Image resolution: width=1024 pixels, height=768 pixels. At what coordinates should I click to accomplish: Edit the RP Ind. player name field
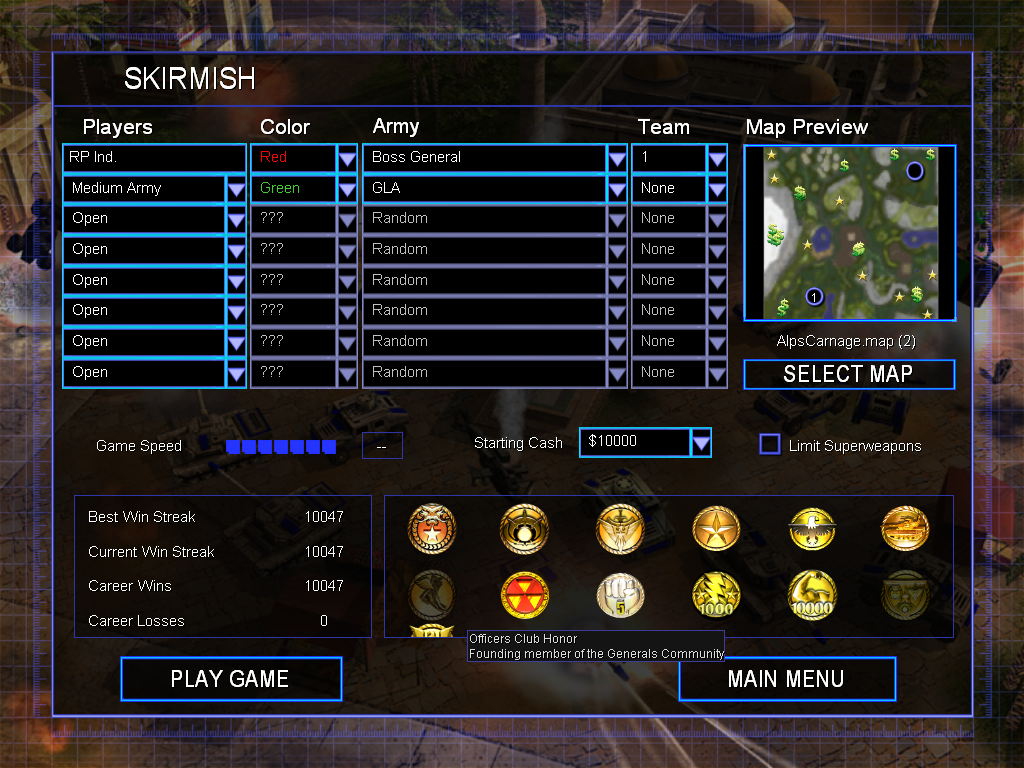coord(154,157)
